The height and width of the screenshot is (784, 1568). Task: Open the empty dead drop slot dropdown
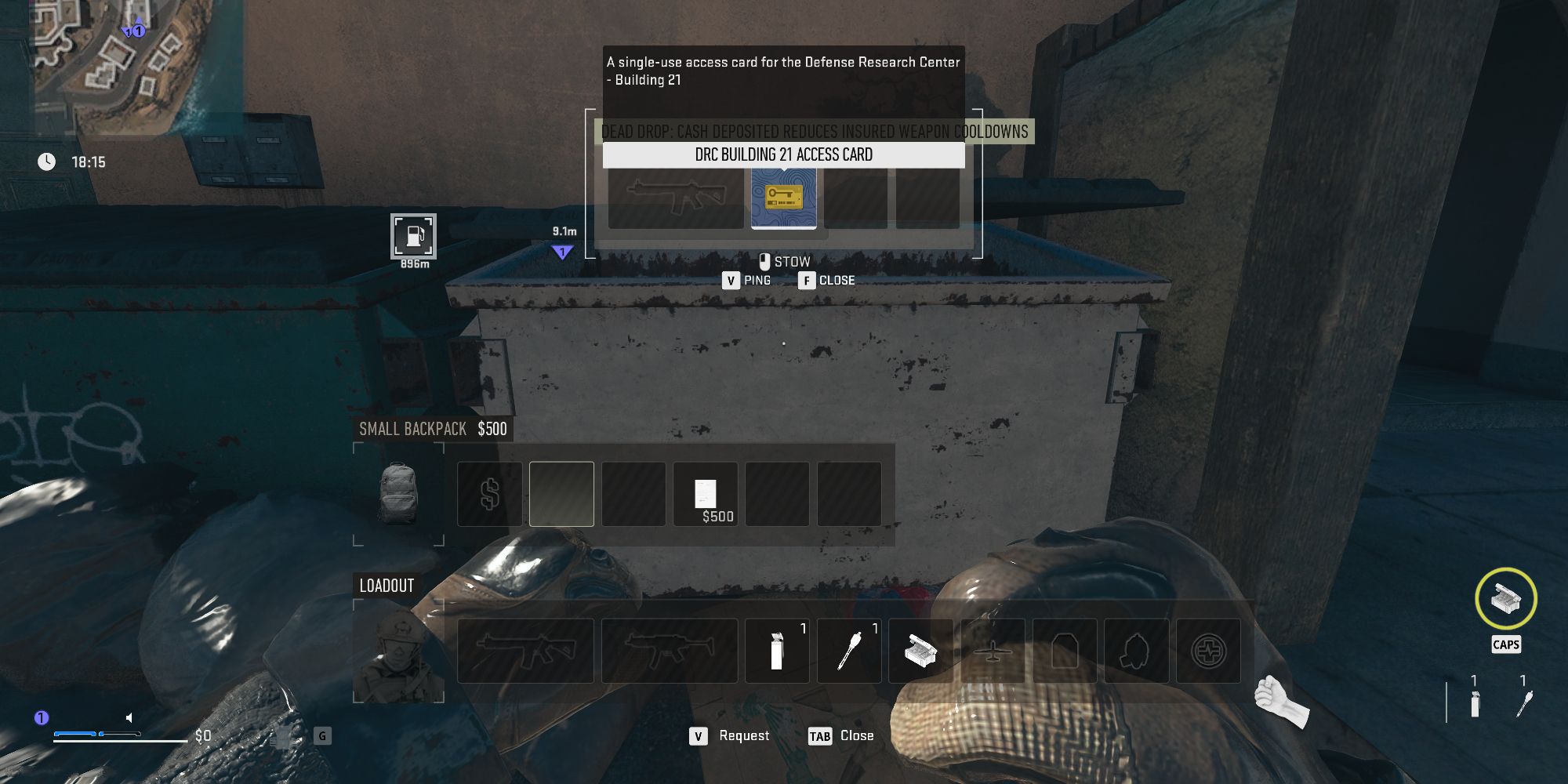855,194
